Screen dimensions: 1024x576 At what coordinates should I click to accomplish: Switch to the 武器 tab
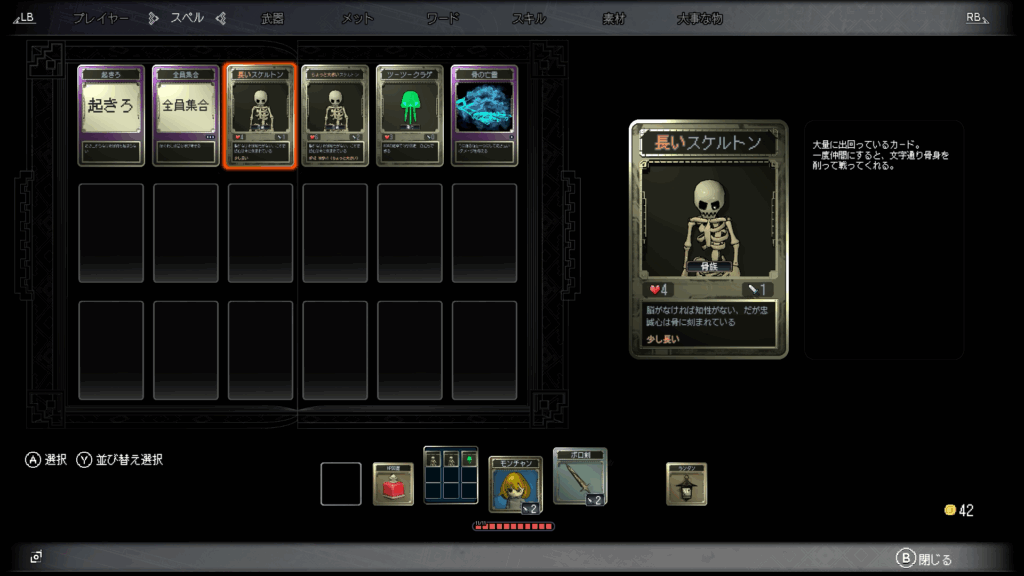(x=272, y=18)
